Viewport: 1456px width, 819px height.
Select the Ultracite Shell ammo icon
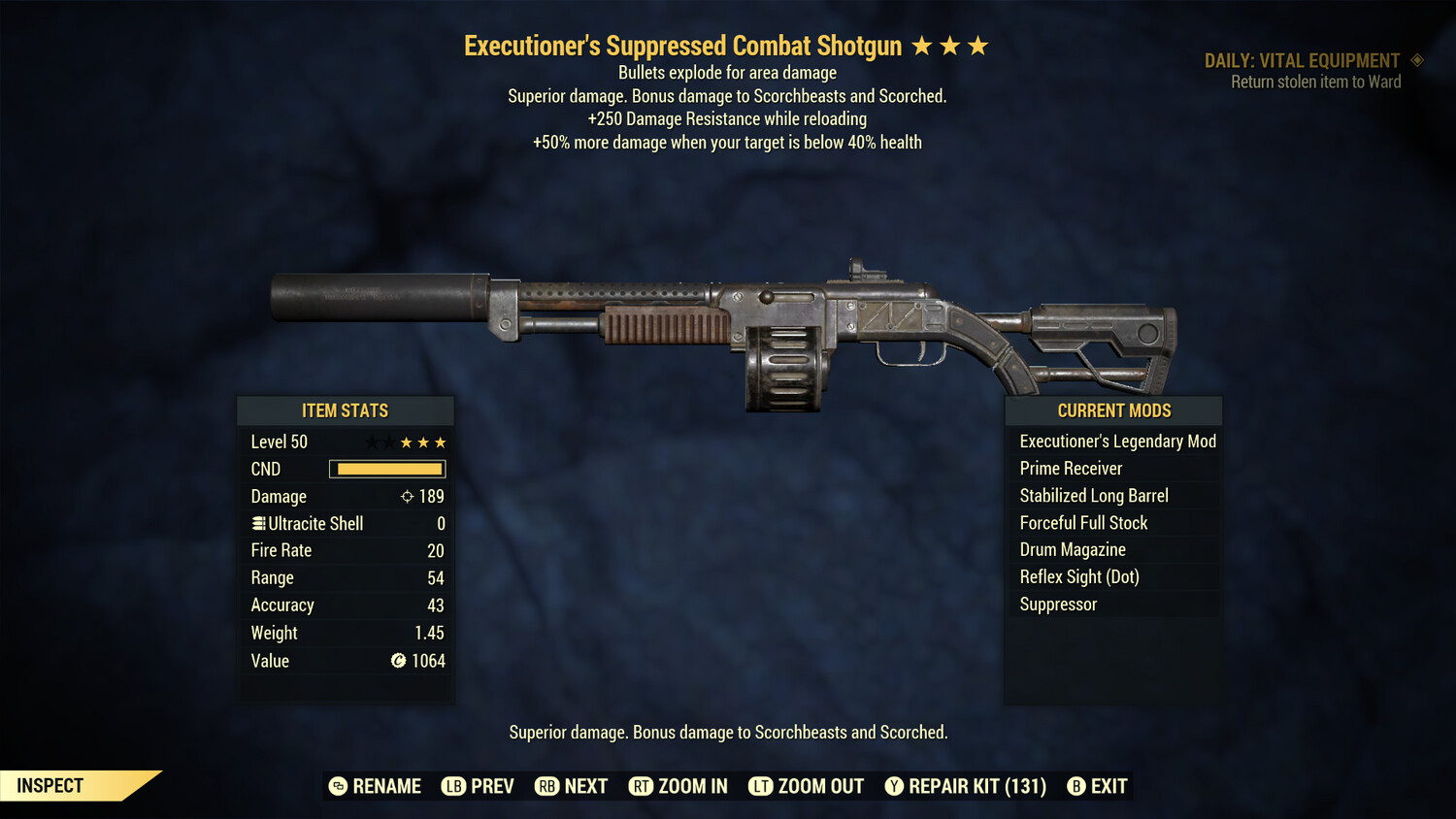[x=257, y=523]
